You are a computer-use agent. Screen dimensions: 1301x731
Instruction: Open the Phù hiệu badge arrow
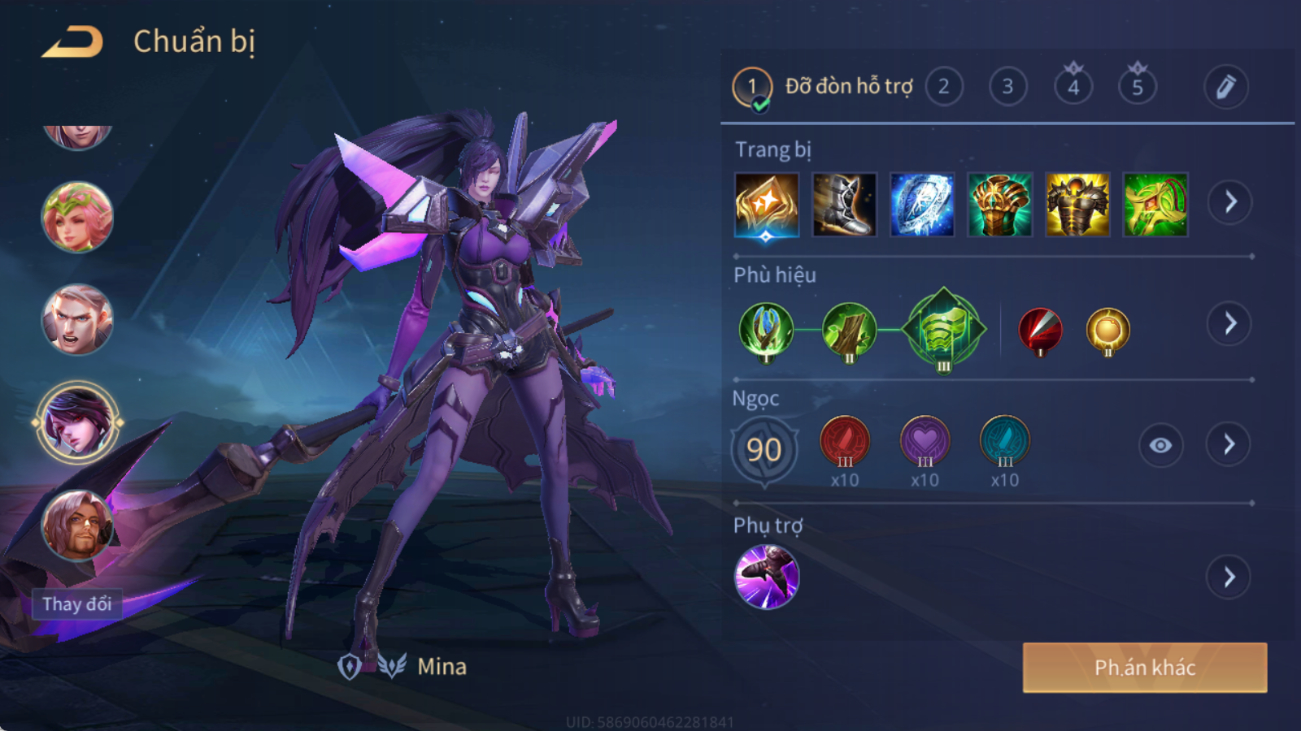point(1229,324)
